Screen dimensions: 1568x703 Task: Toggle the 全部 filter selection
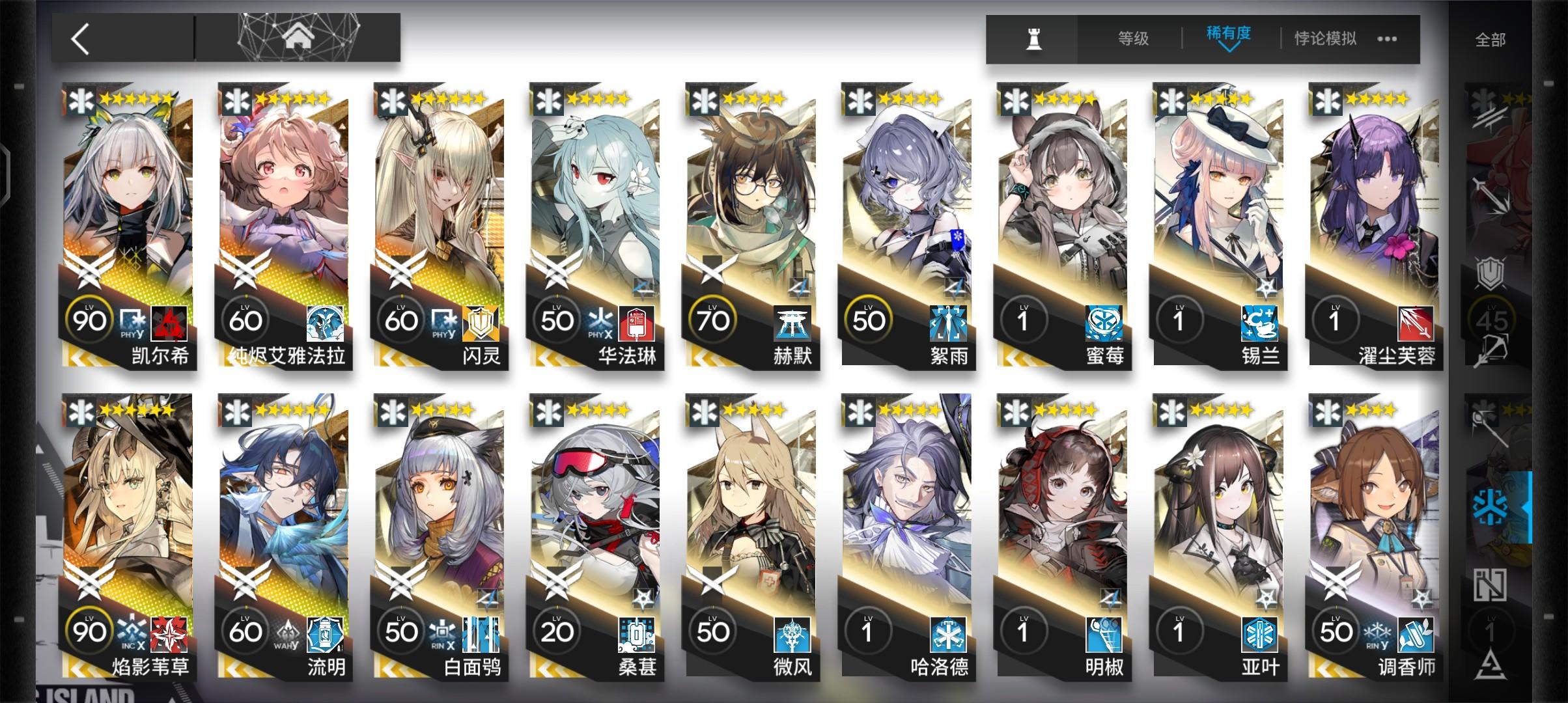coord(1491,38)
